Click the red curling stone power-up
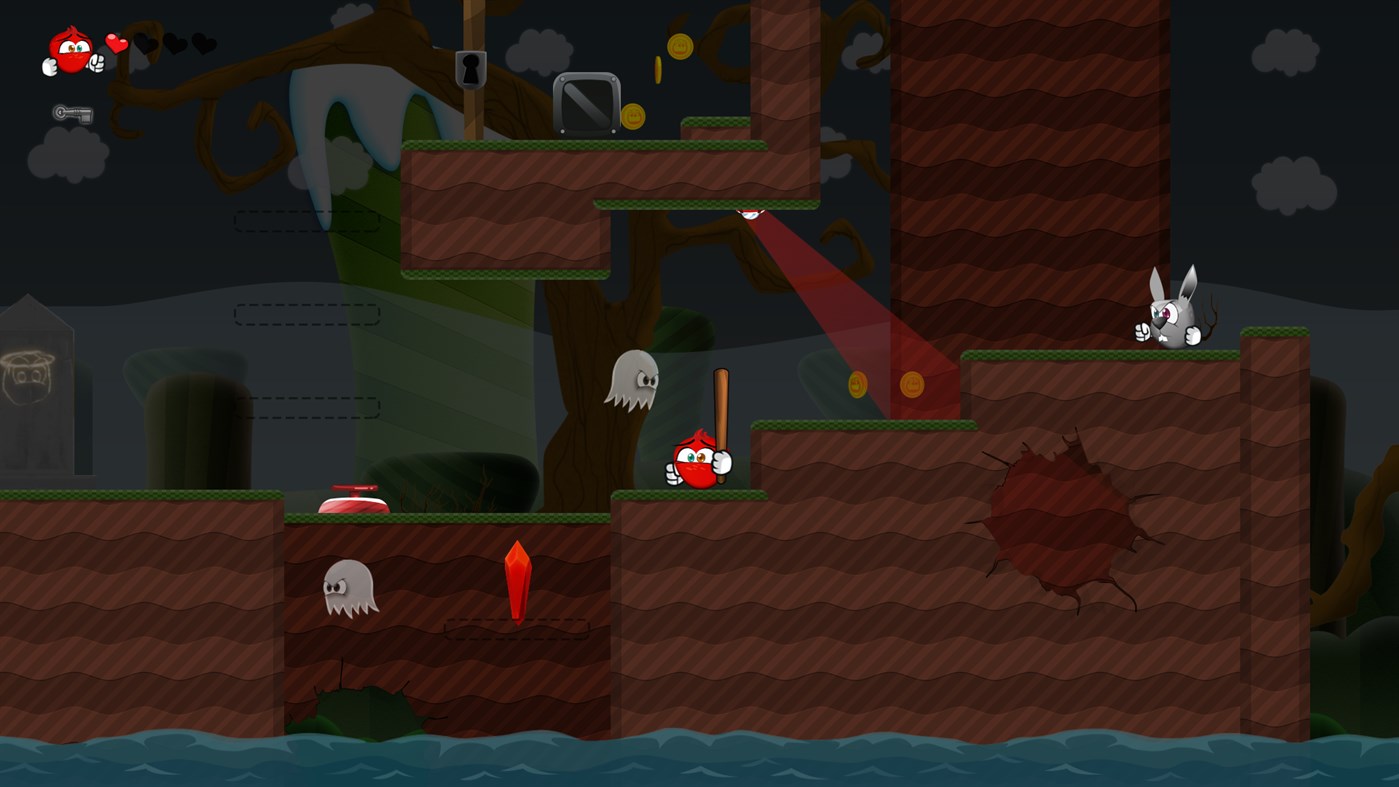Screen dimensions: 1399x787 click(355, 500)
